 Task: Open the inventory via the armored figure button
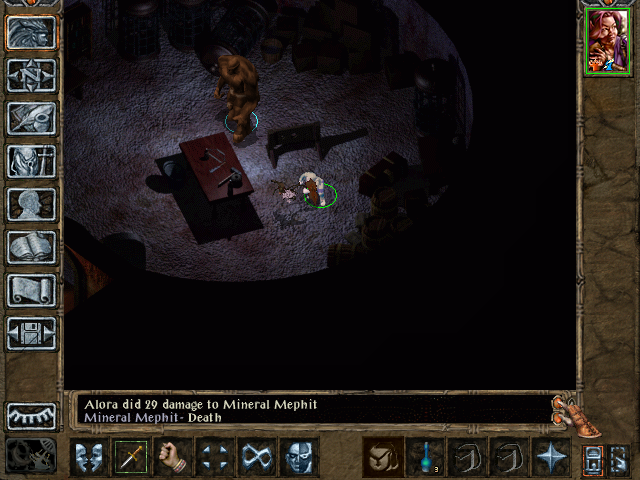31,161
